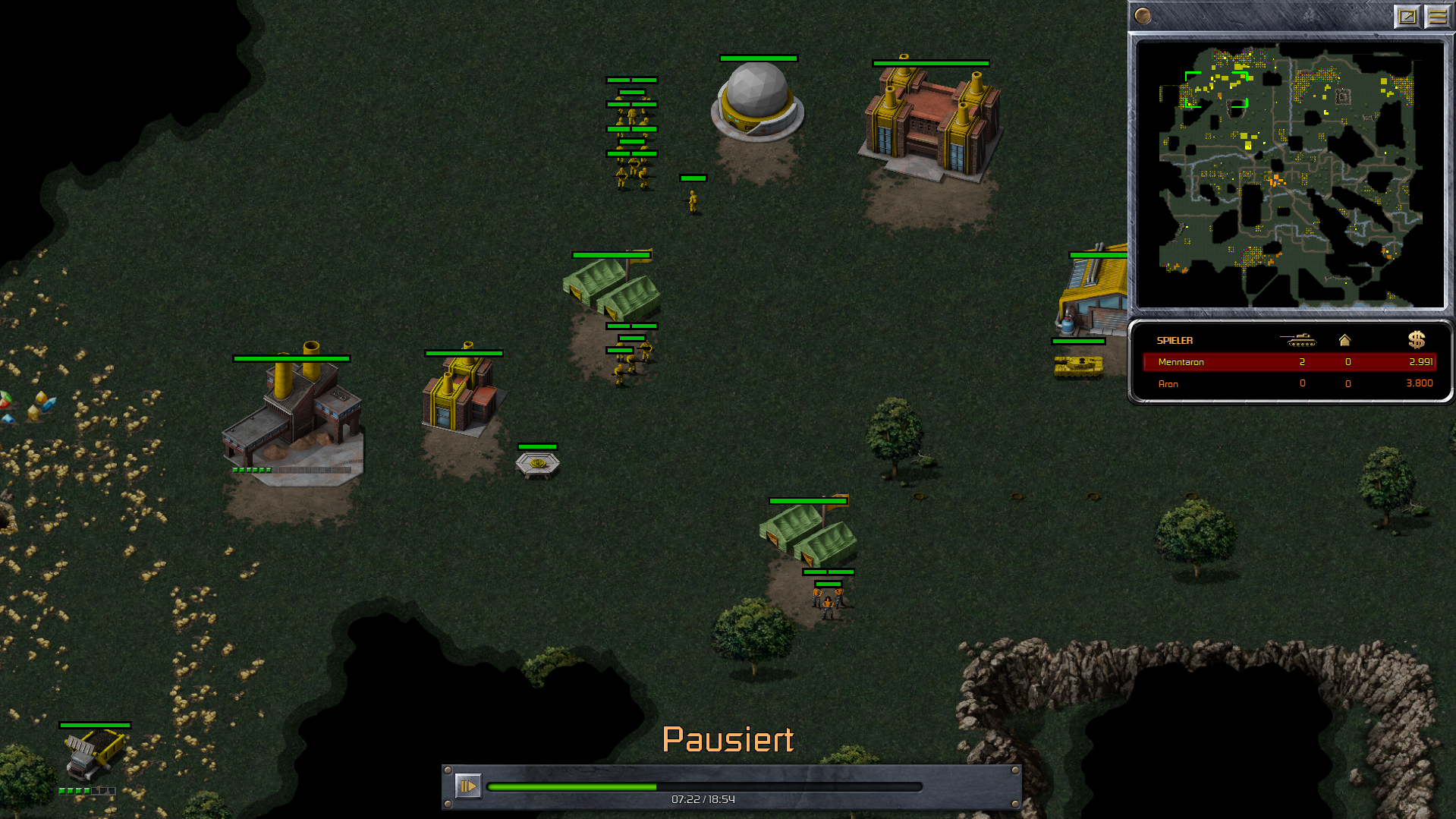Click the house buildings column header
Viewport: 1456px width, 819px height.
[x=1344, y=340]
